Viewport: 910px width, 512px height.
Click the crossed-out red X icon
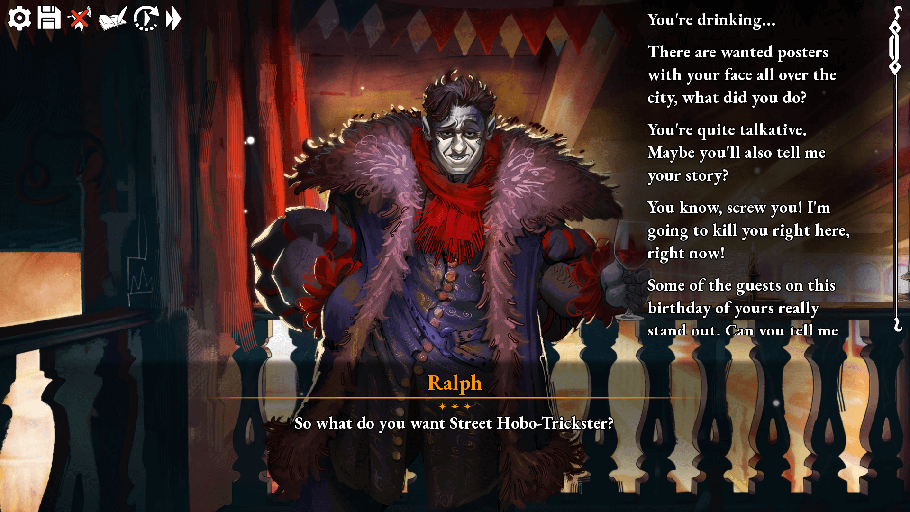[80, 18]
